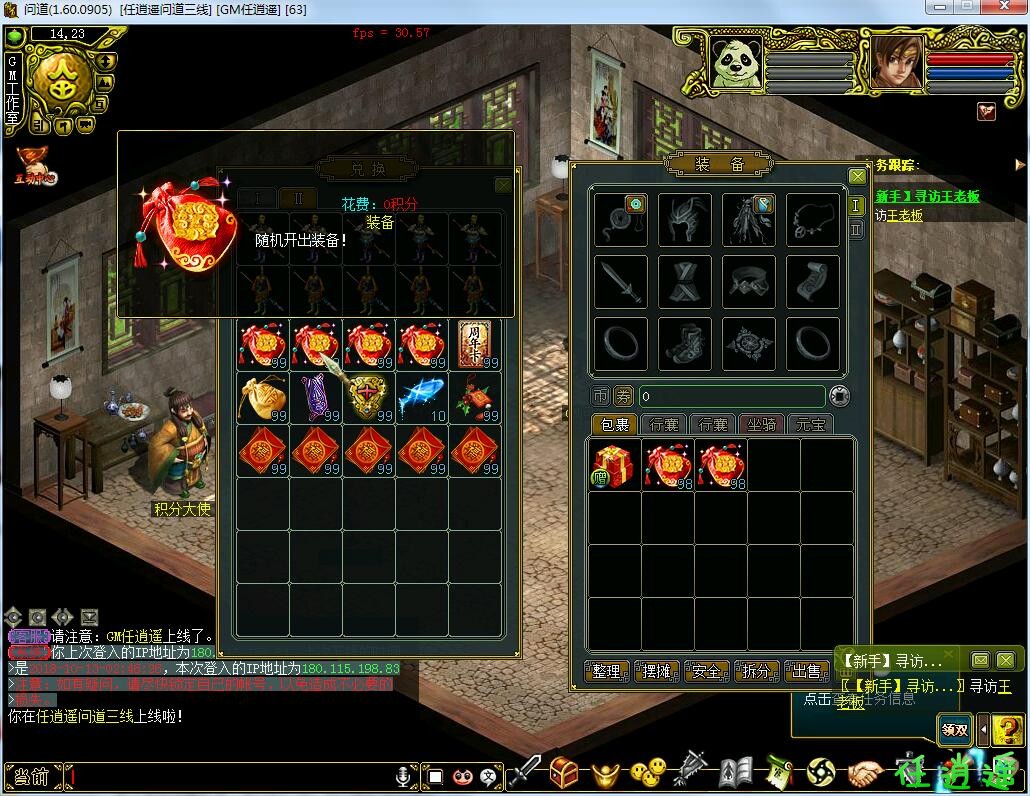
Task: Select the 周年卡 anniversary card item
Action: coord(475,344)
